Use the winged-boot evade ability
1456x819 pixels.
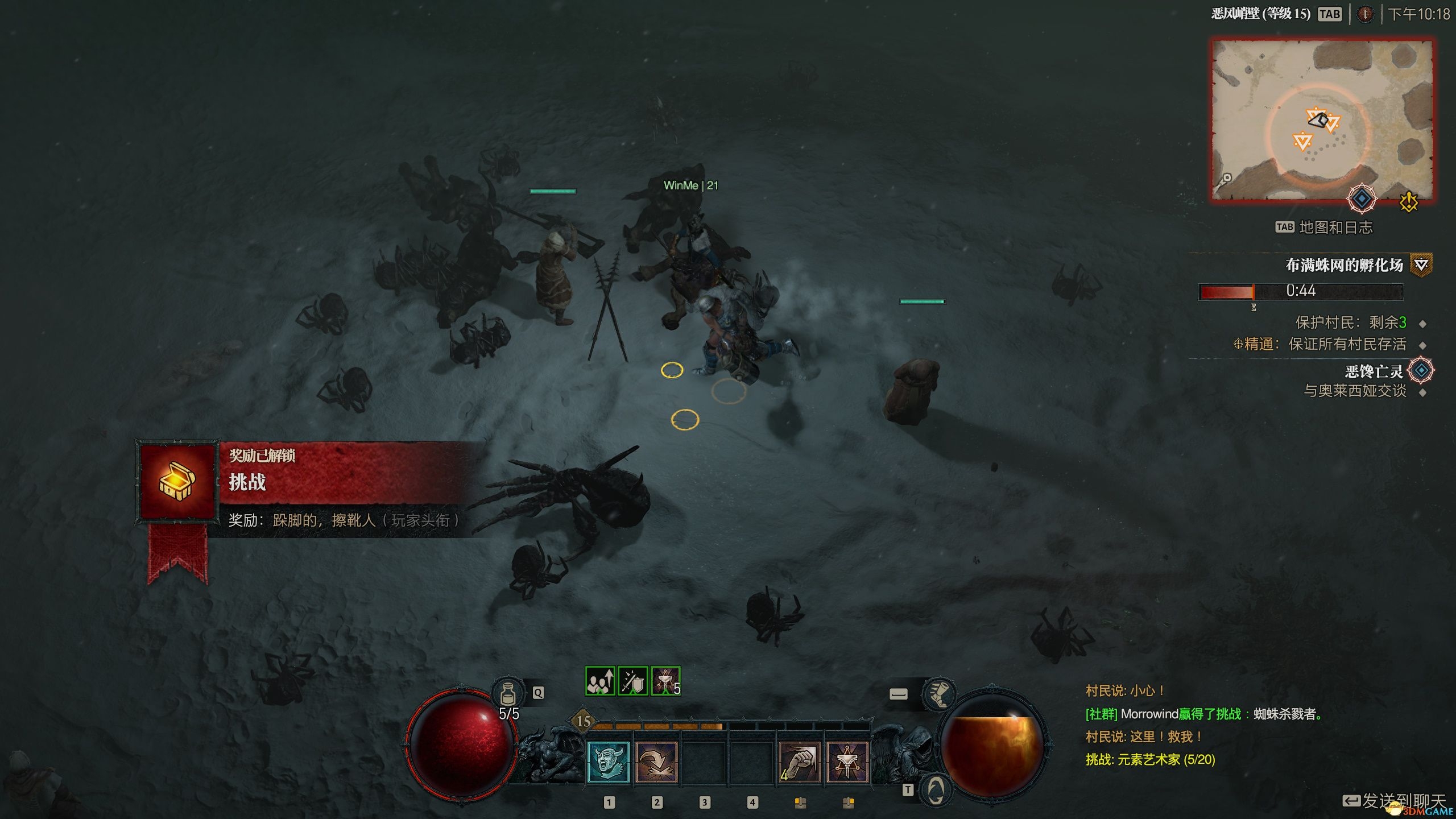(938, 694)
